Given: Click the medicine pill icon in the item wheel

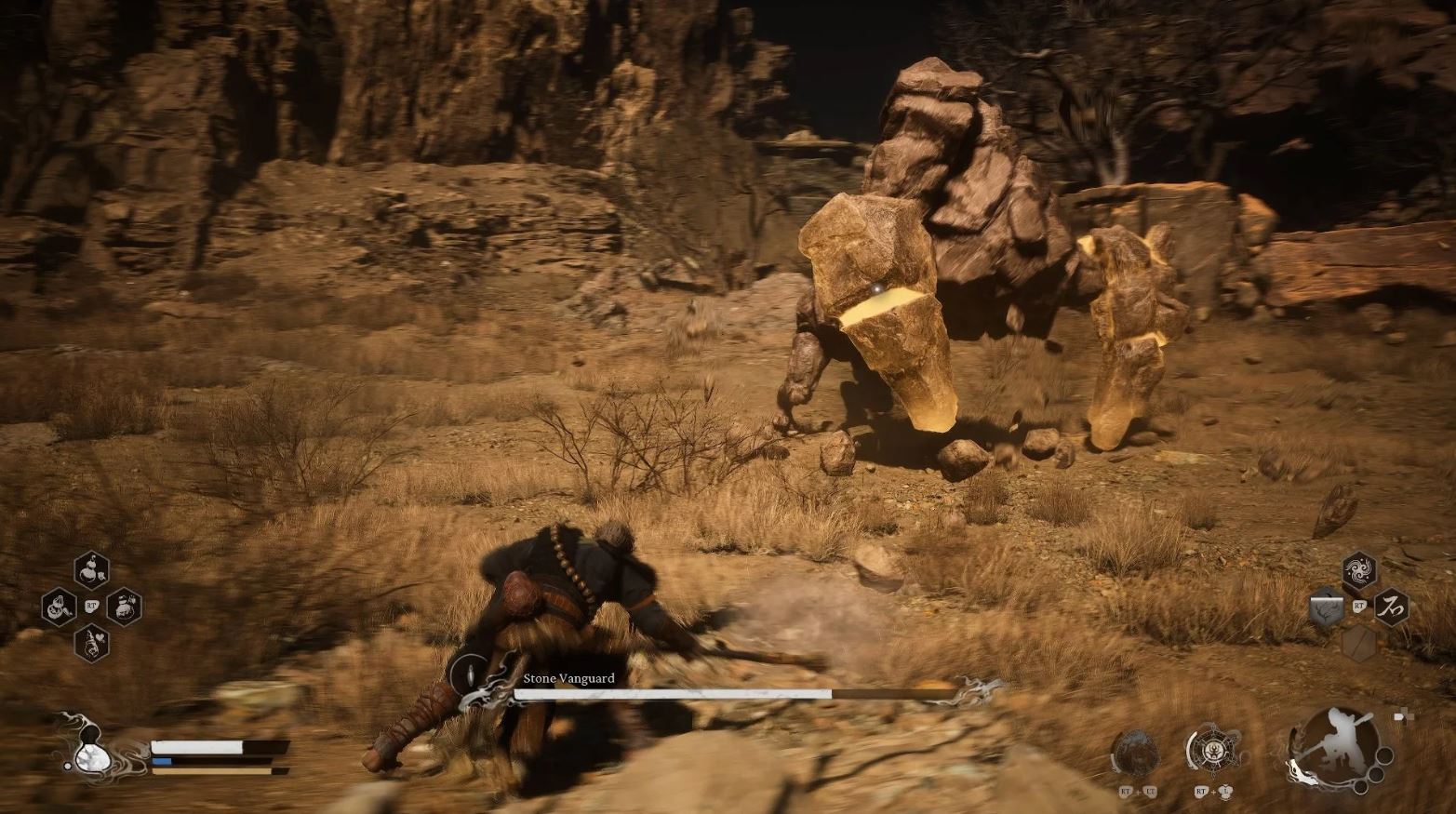Looking at the screenshot, I should 124,607.
